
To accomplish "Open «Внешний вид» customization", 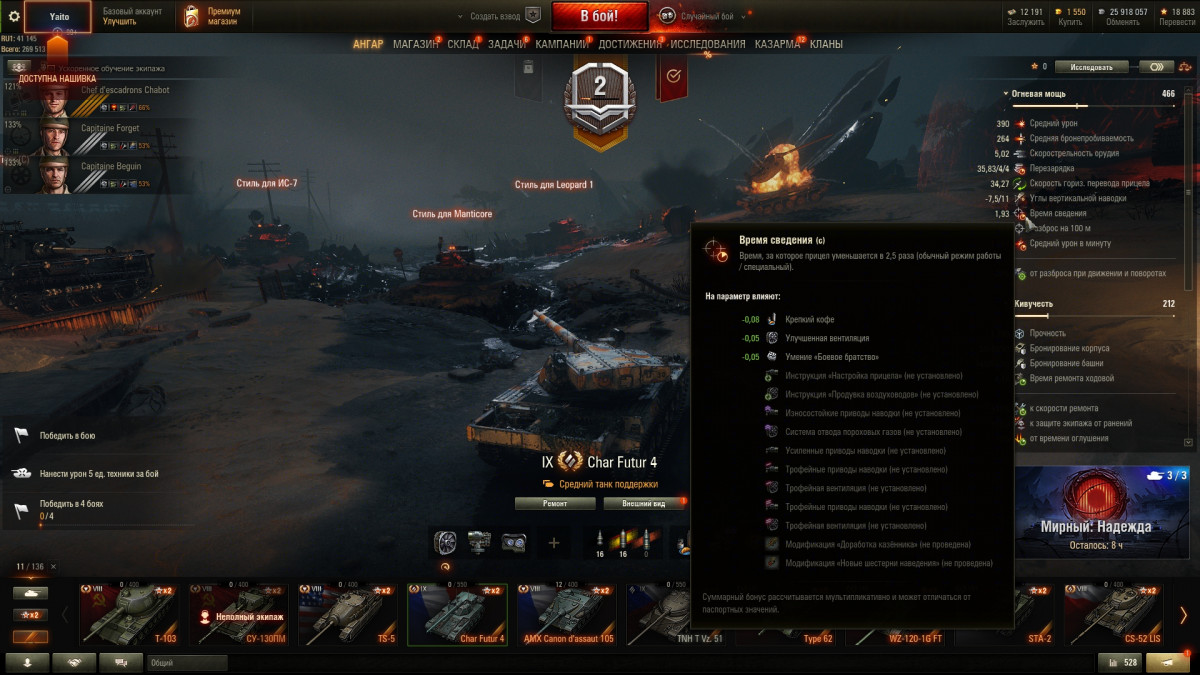I will click(636, 503).
